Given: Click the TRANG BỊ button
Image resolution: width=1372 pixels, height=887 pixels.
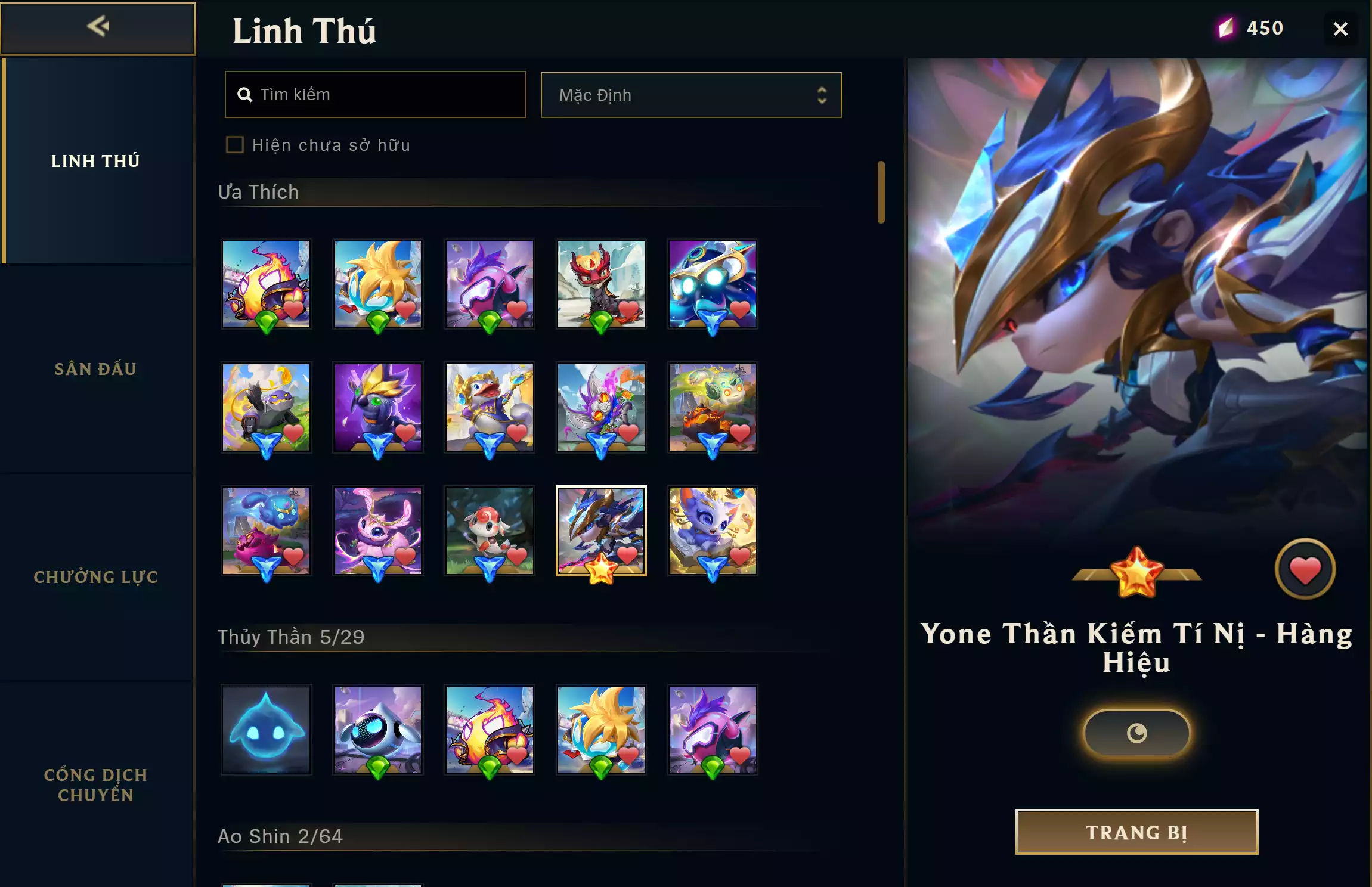Looking at the screenshot, I should (x=1135, y=831).
